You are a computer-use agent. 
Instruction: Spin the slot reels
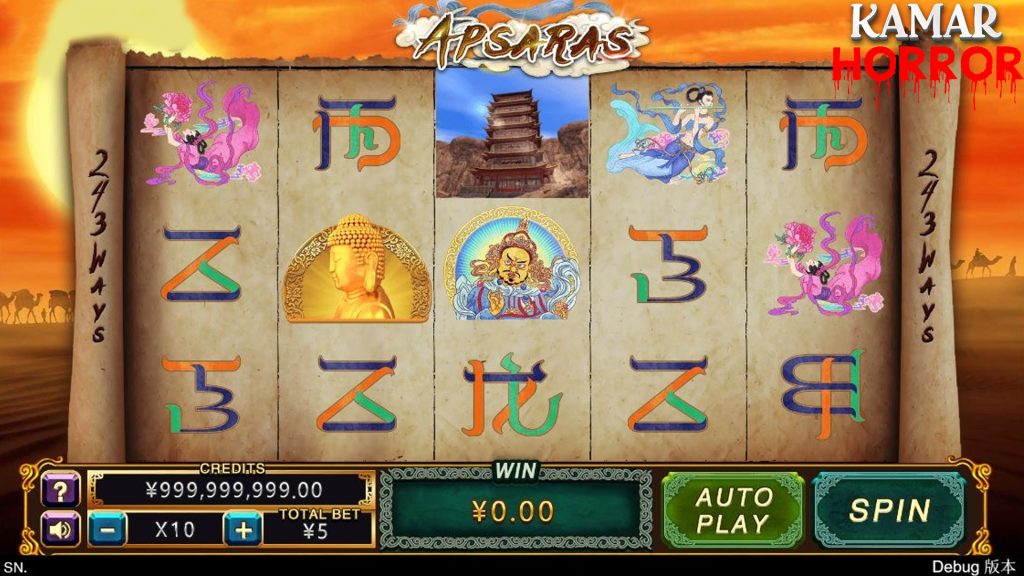tap(889, 510)
